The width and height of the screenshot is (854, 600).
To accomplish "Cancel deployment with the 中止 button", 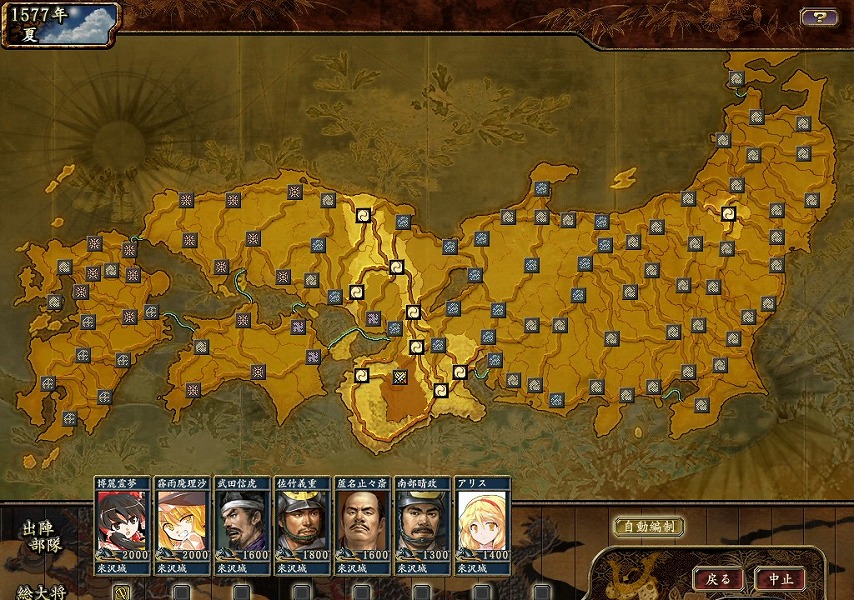I will coord(780,579).
